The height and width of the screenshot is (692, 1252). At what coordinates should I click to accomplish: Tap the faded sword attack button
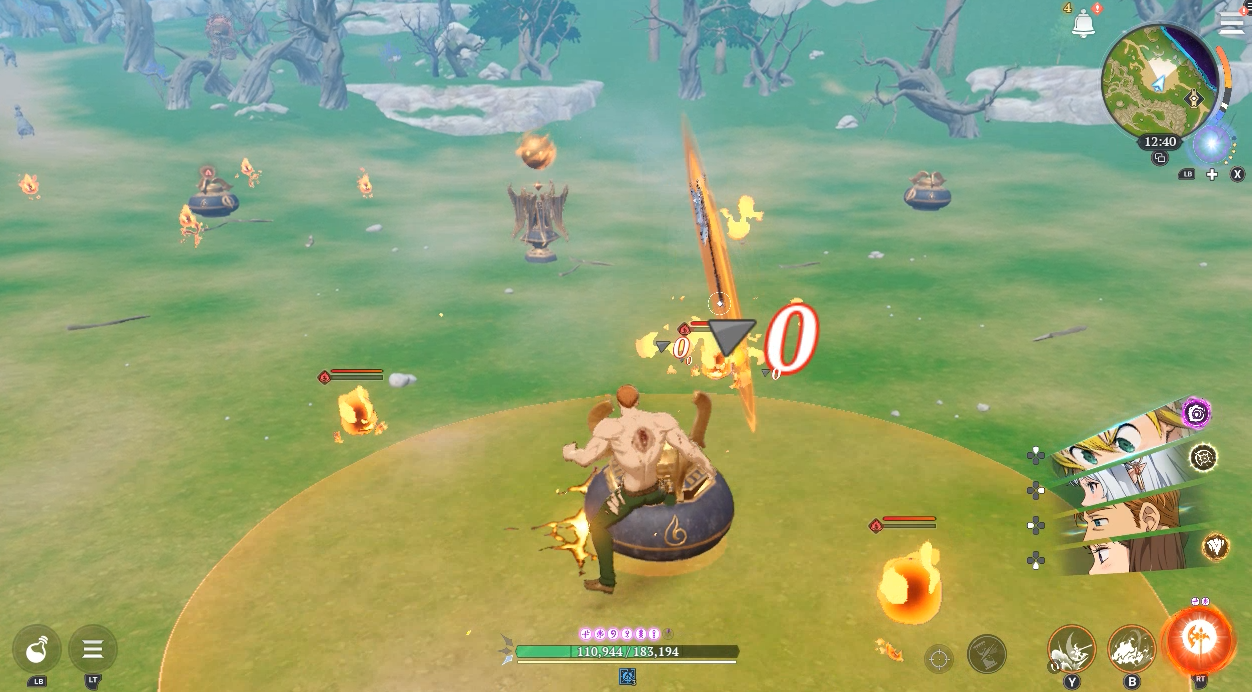pos(986,655)
